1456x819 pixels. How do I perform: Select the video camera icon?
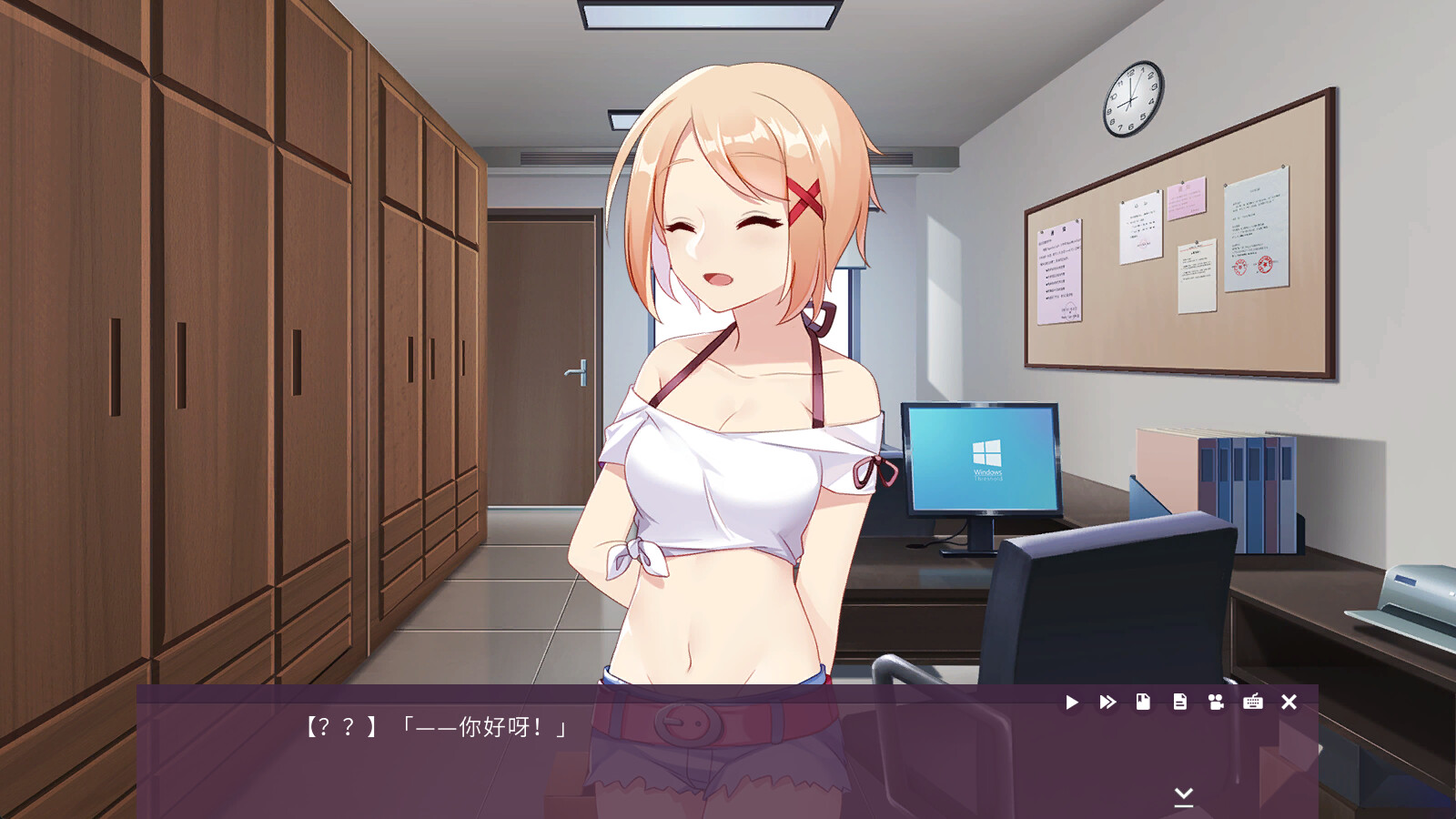[1217, 703]
